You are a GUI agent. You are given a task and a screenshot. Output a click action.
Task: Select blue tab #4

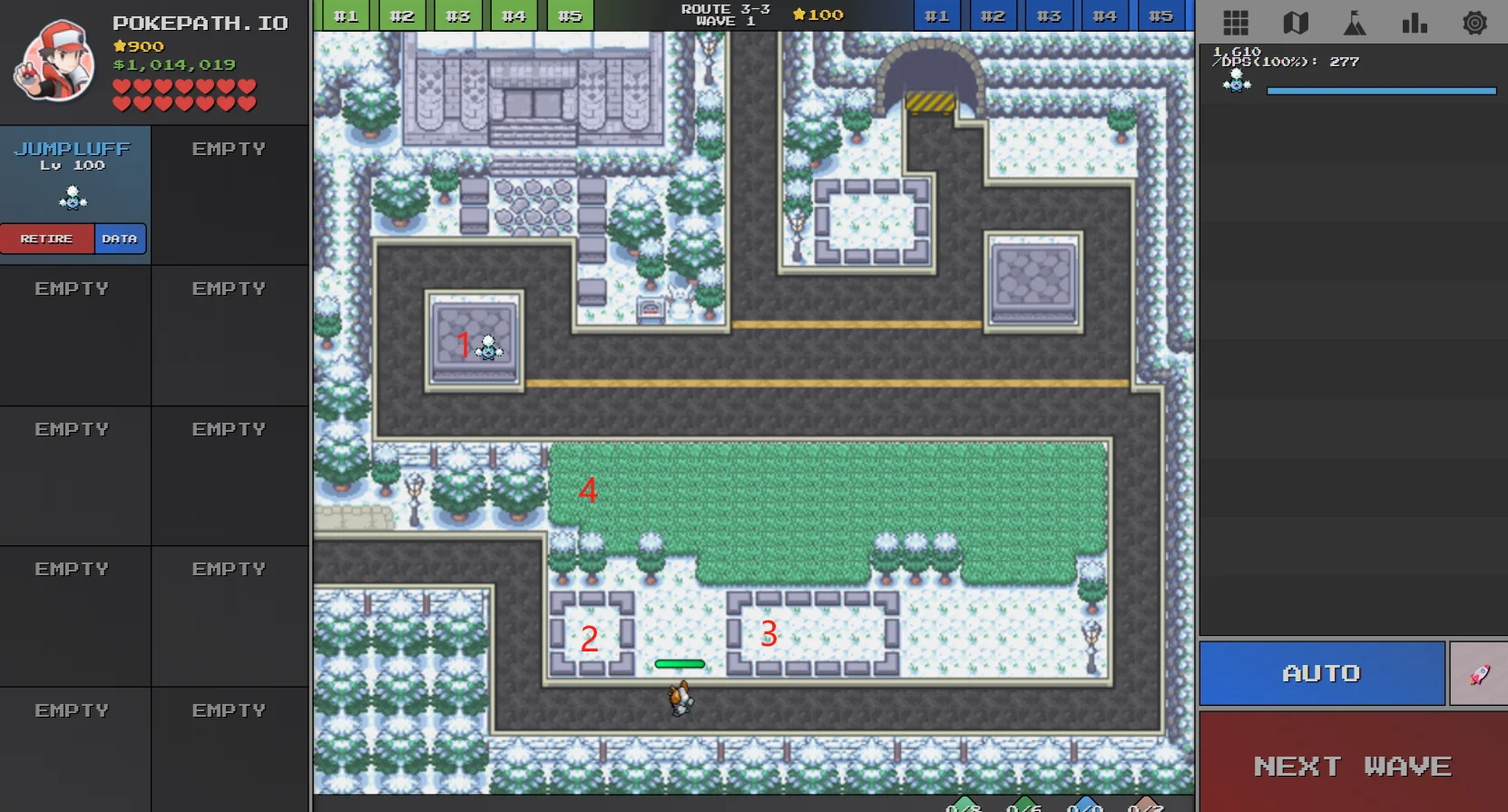click(1104, 15)
